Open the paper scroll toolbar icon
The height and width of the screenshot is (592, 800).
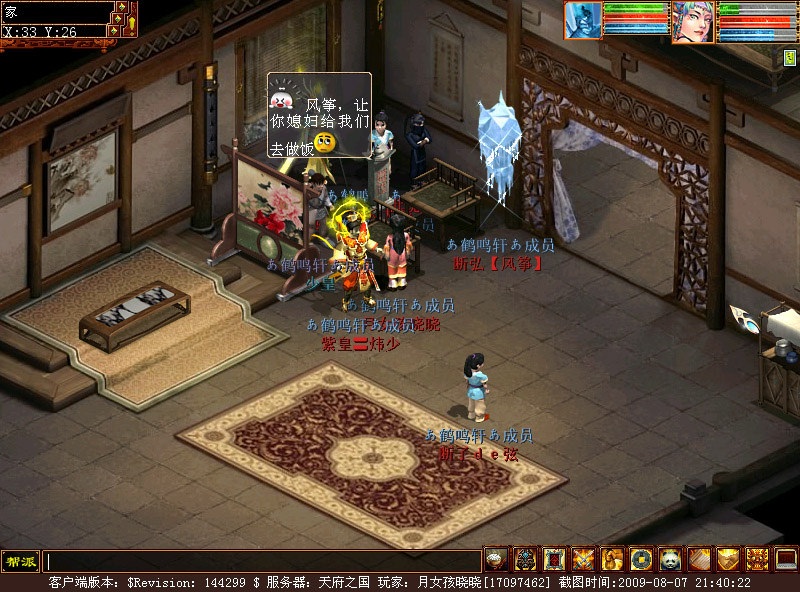point(699,560)
